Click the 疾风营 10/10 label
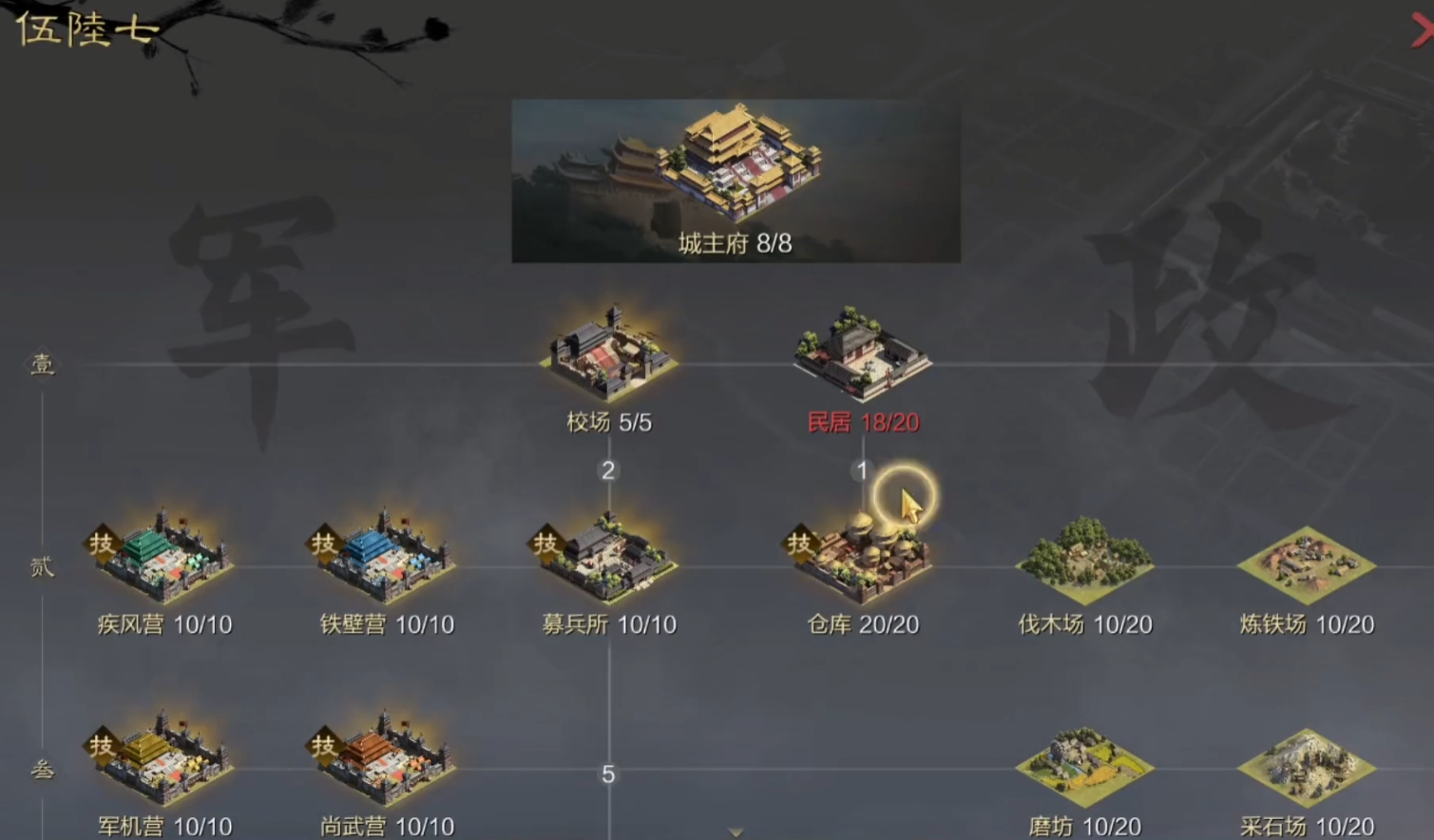This screenshot has height=840, width=1434. tap(162, 624)
